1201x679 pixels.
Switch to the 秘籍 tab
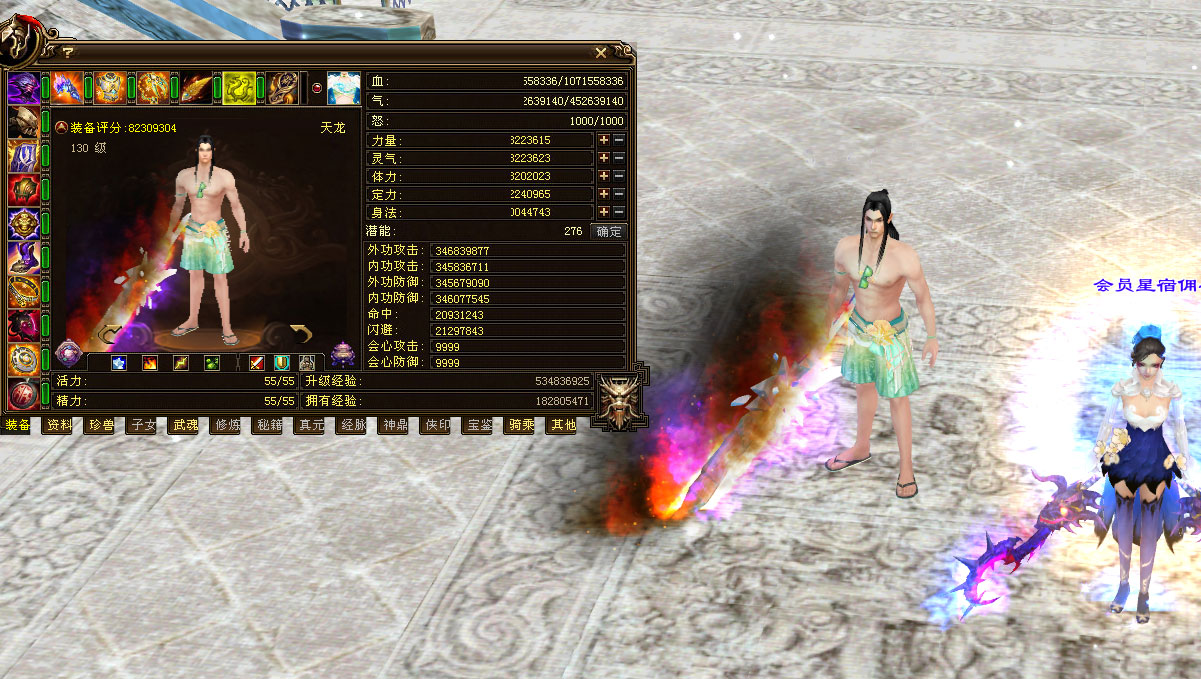click(x=269, y=425)
